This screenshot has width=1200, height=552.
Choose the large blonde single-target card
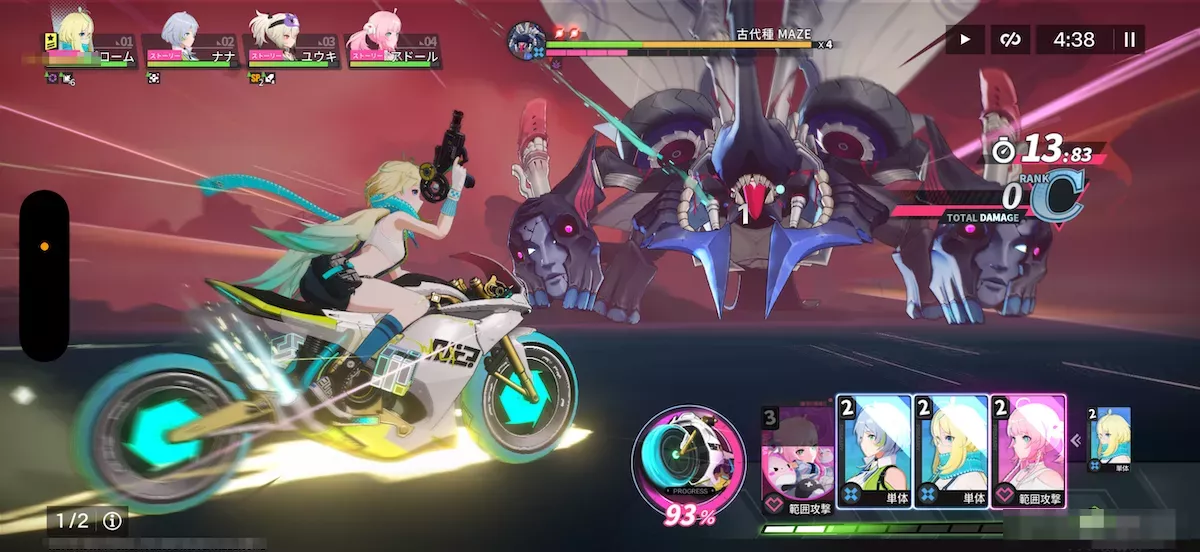coord(951,452)
